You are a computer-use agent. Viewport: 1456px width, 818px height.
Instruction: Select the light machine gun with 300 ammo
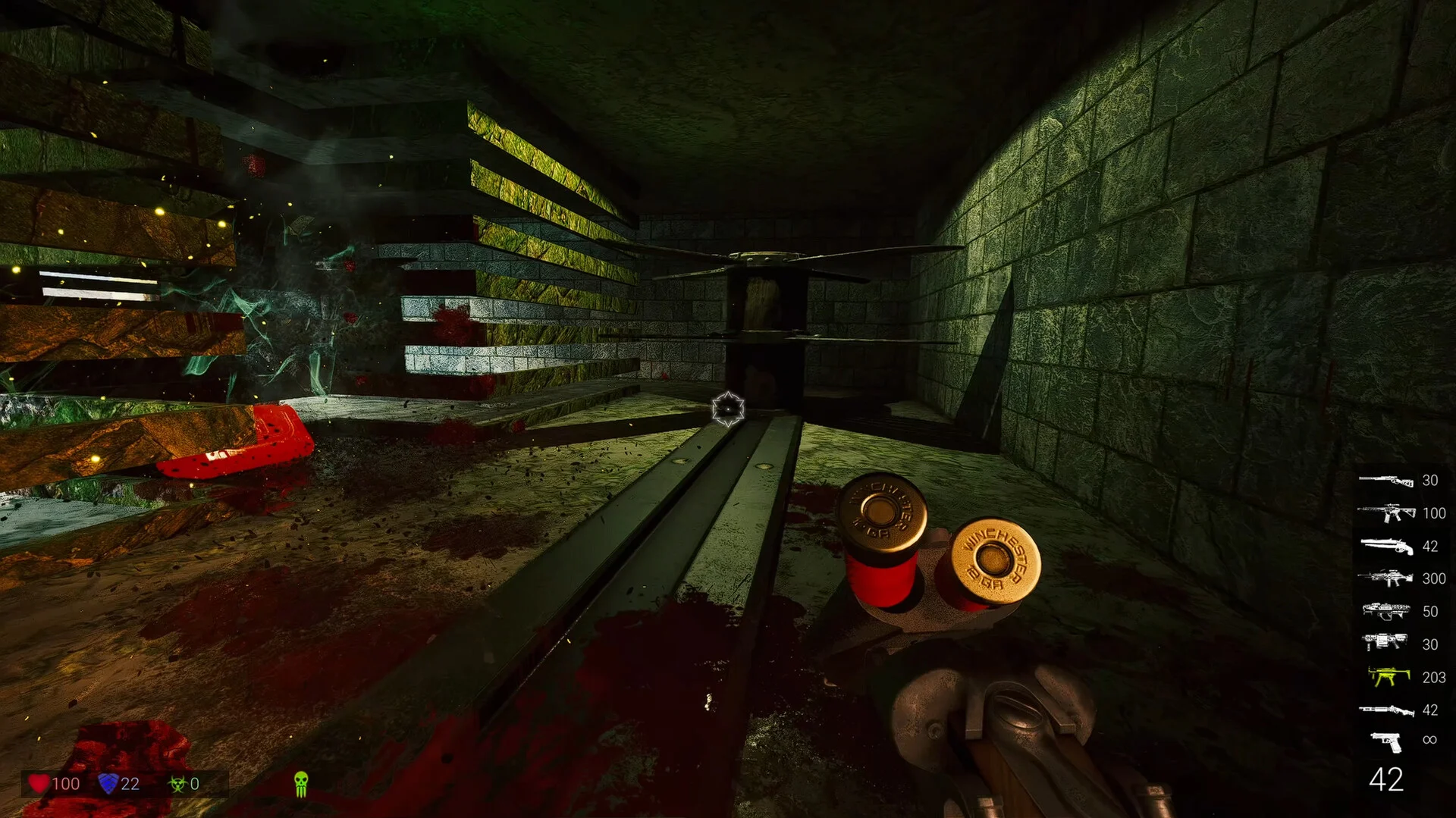1385,578
